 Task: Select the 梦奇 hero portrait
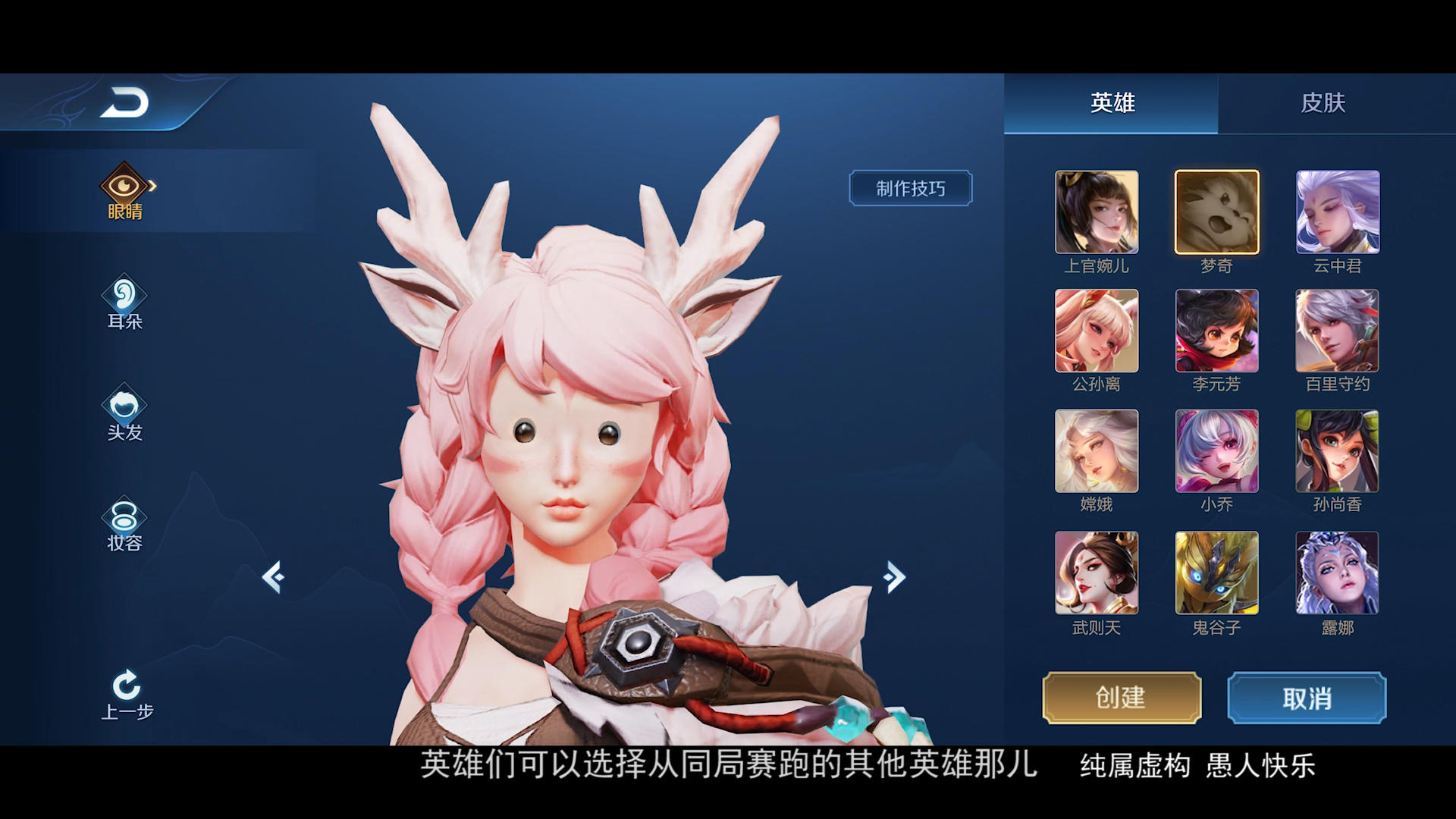1216,212
